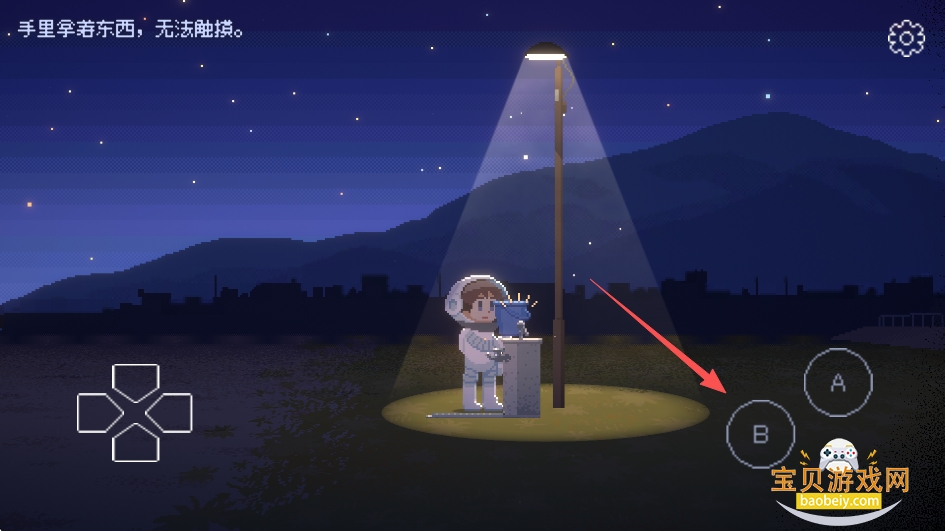
Task: Open the gear settings menu
Action: point(906,38)
